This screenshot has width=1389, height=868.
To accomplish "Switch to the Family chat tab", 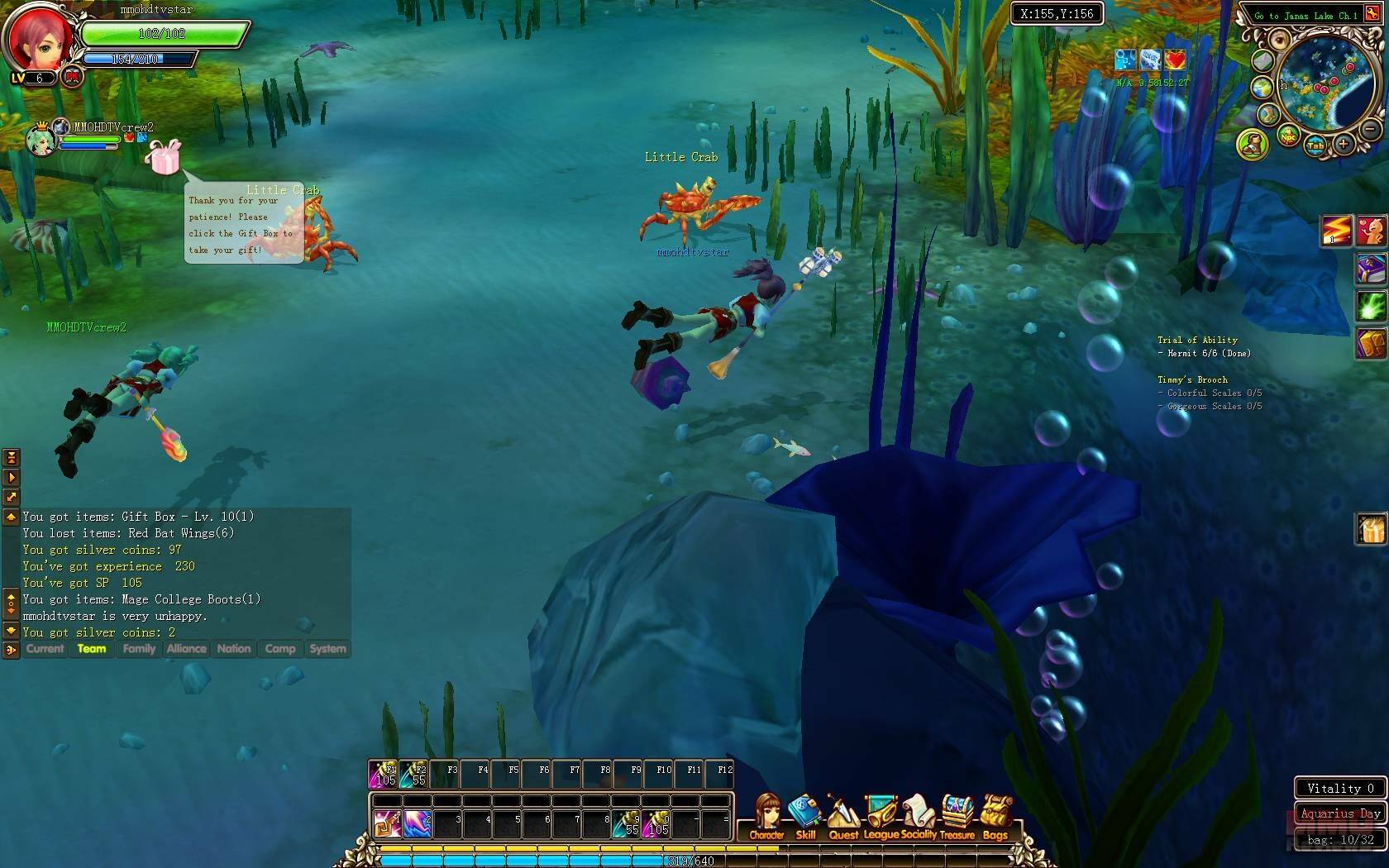I will click(139, 649).
